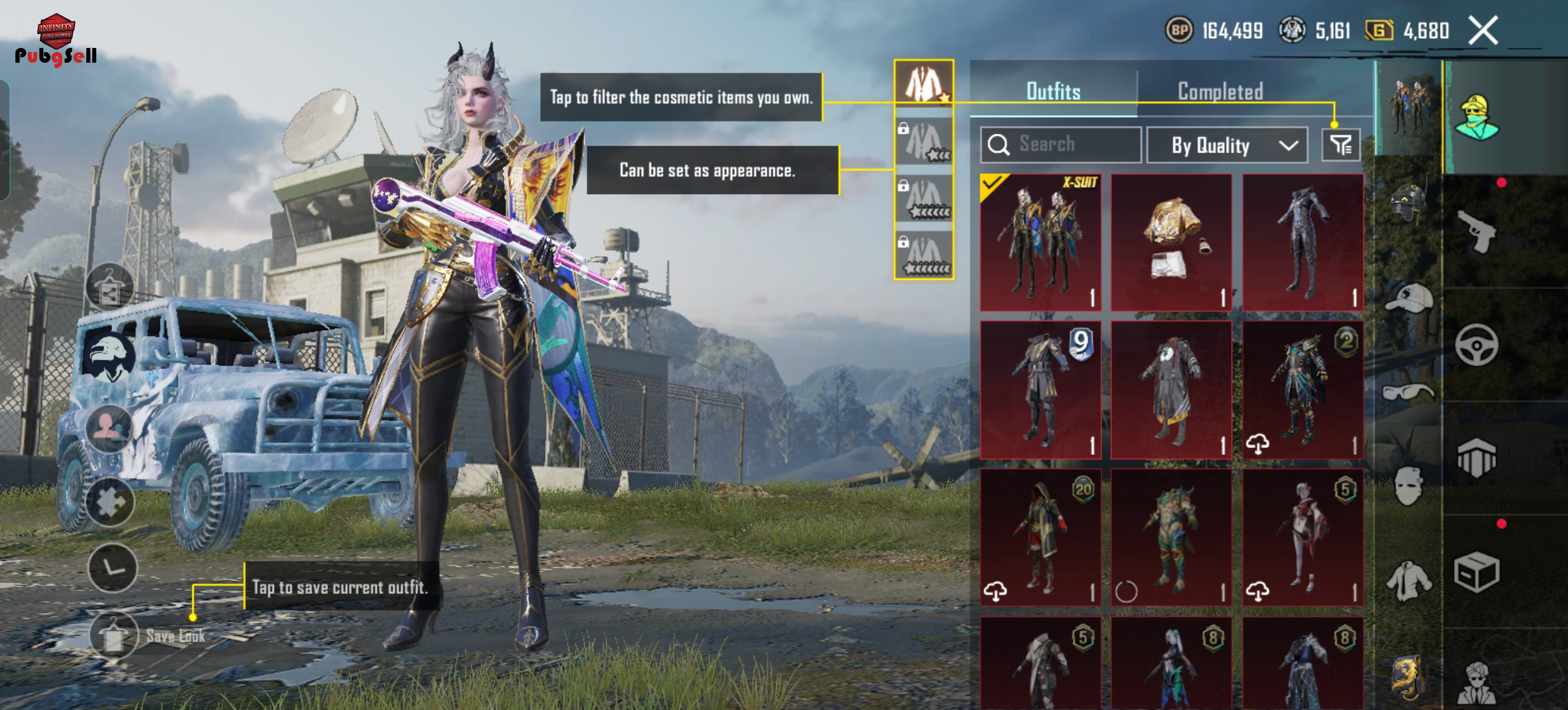Pick the hooded outfit with badge 20
Screen dimensions: 1568x710
pyautogui.click(x=1040, y=537)
